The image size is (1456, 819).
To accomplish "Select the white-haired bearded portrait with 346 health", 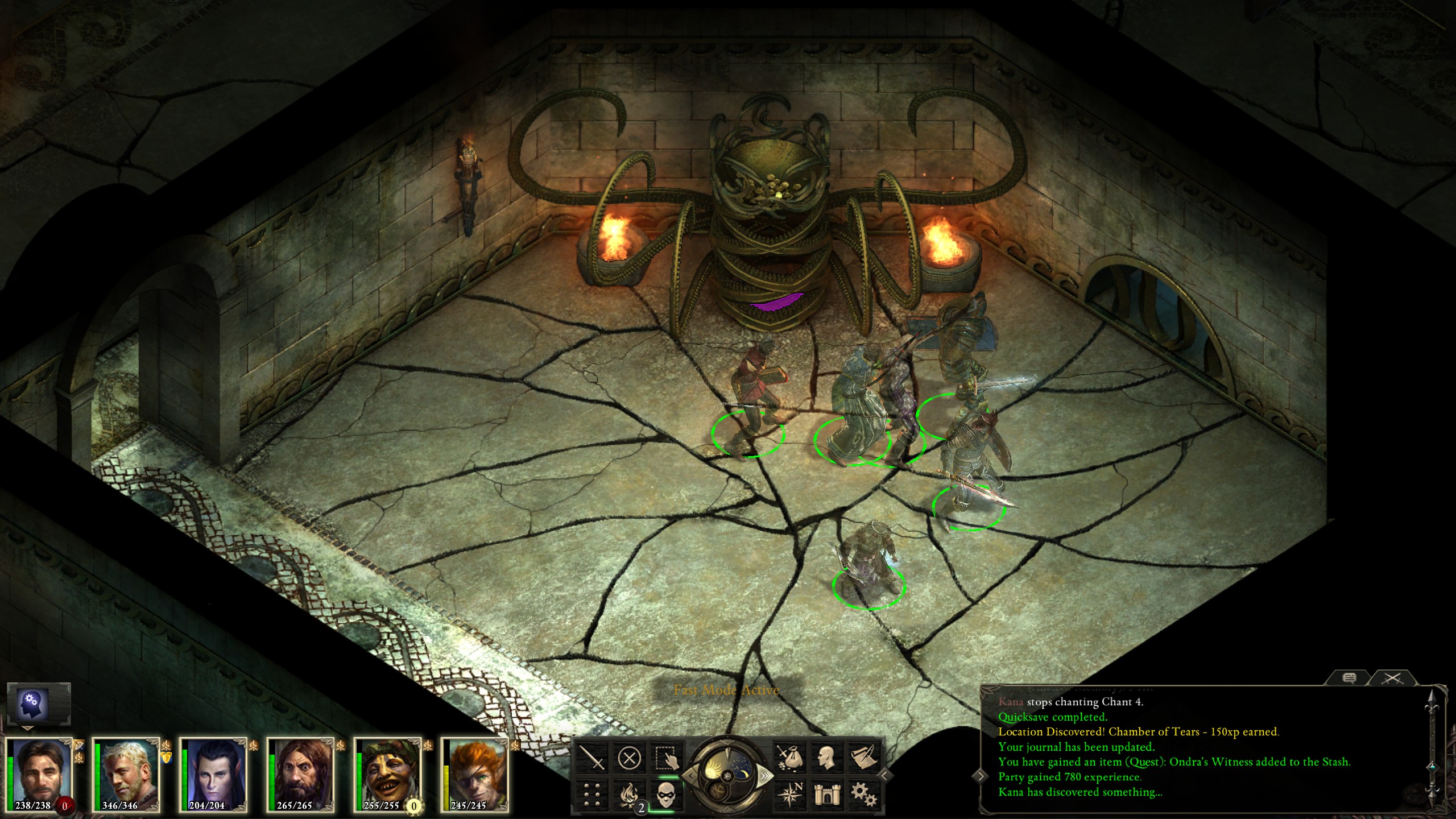I will pyautogui.click(x=126, y=773).
